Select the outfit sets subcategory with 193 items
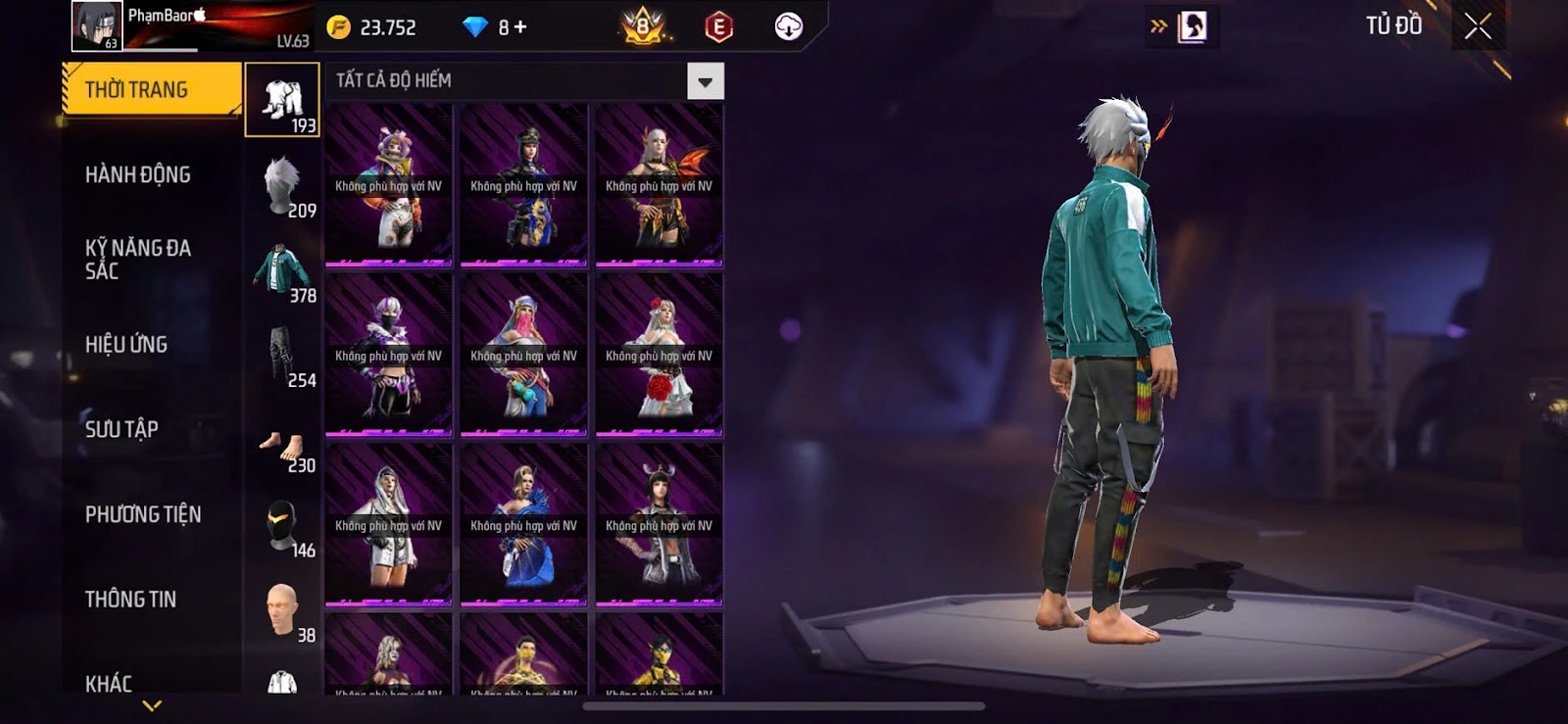The image size is (1568, 724). click(x=282, y=100)
